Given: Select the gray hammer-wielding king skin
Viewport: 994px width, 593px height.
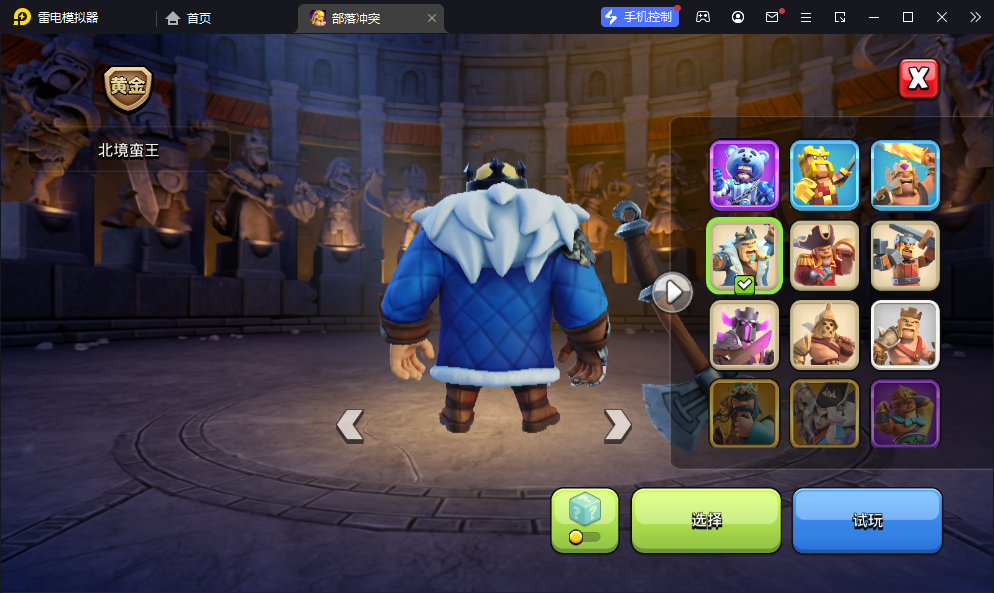Looking at the screenshot, I should tap(905, 255).
